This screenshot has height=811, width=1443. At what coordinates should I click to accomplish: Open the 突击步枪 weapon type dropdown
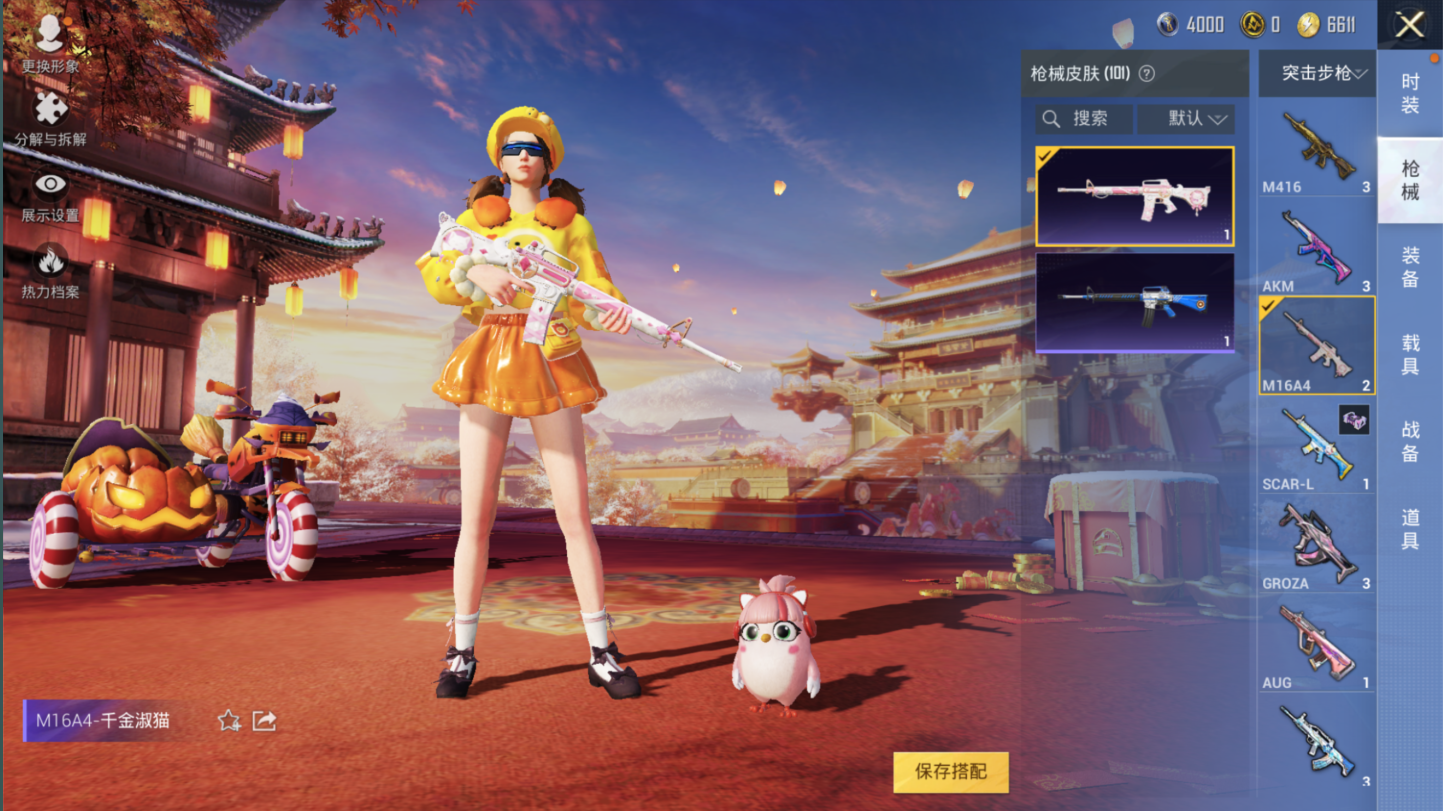pyautogui.click(x=1316, y=74)
